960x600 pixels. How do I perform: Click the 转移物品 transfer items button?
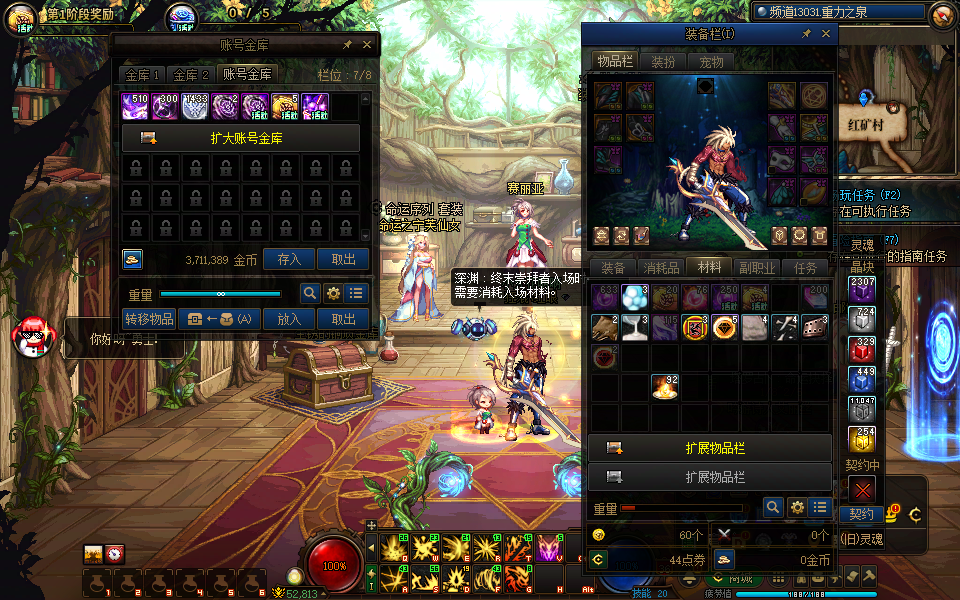point(150,319)
